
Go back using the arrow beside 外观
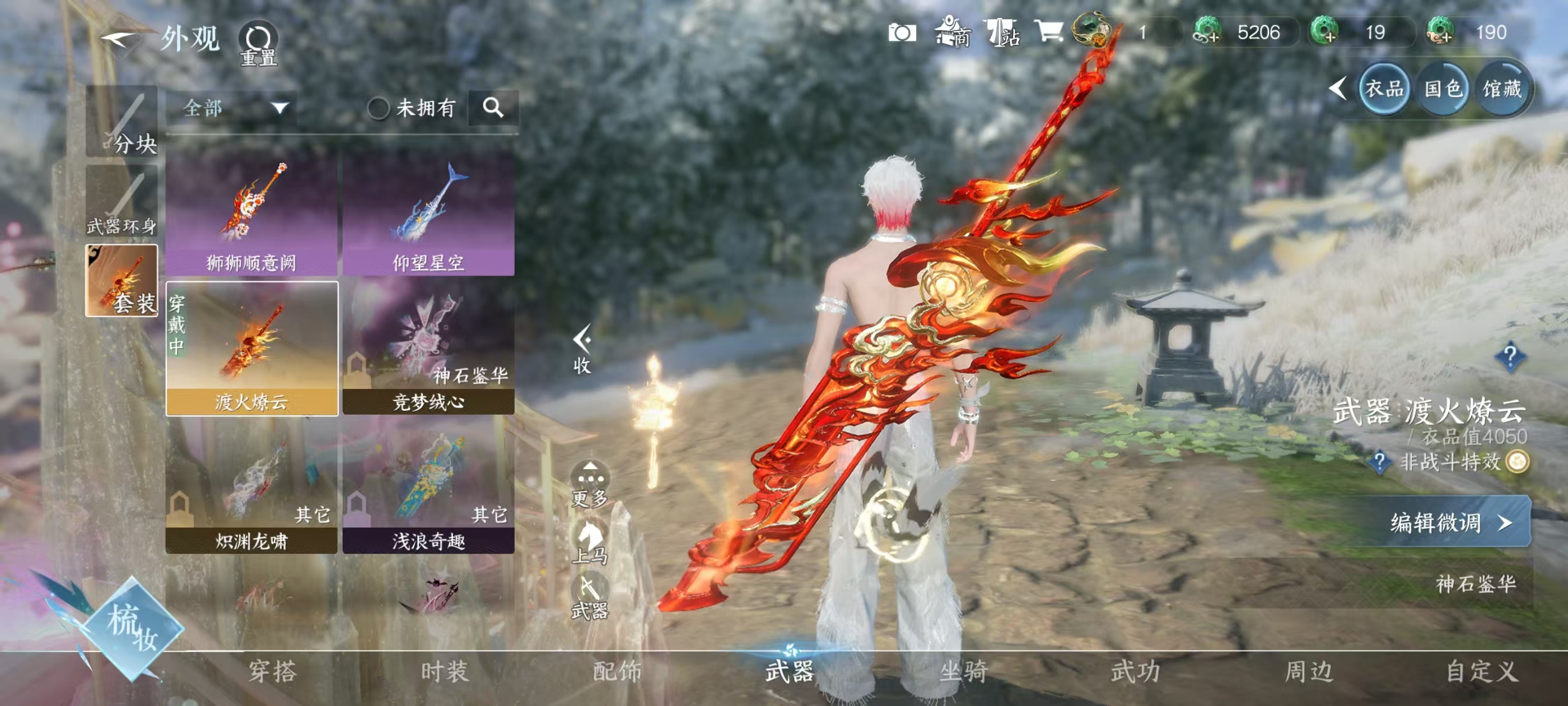click(119, 40)
